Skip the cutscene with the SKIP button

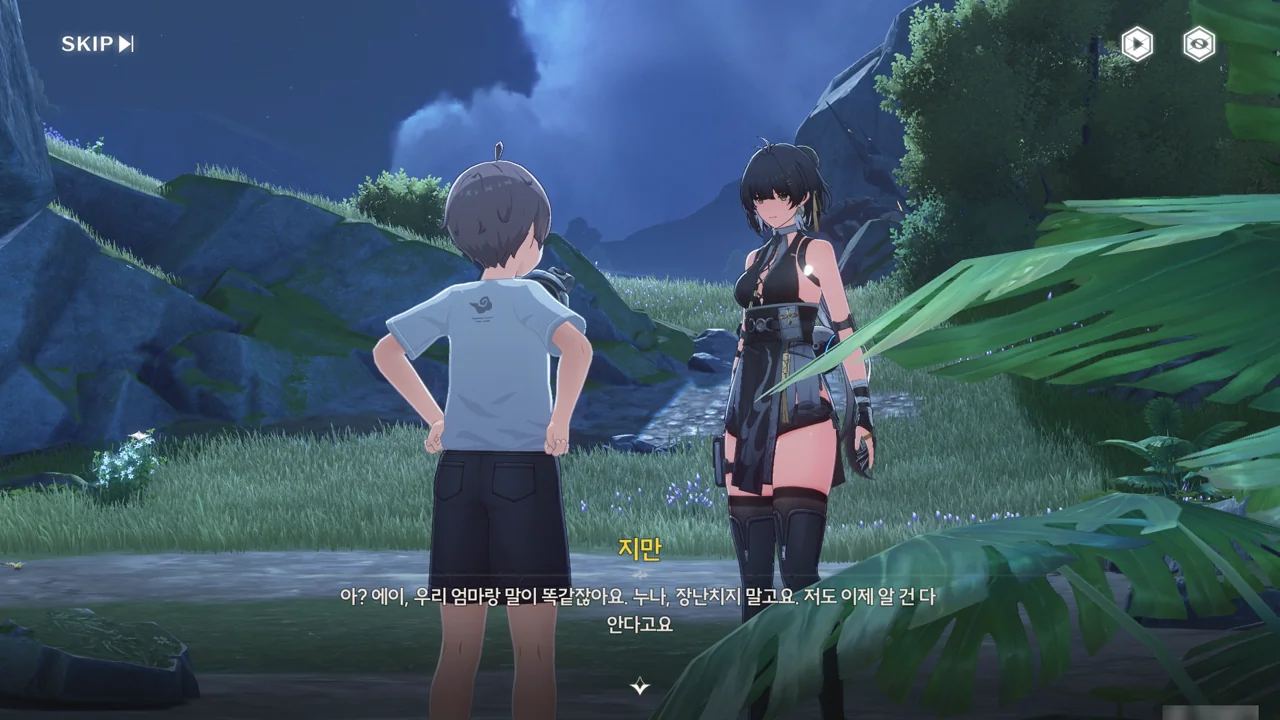pyautogui.click(x=97, y=44)
